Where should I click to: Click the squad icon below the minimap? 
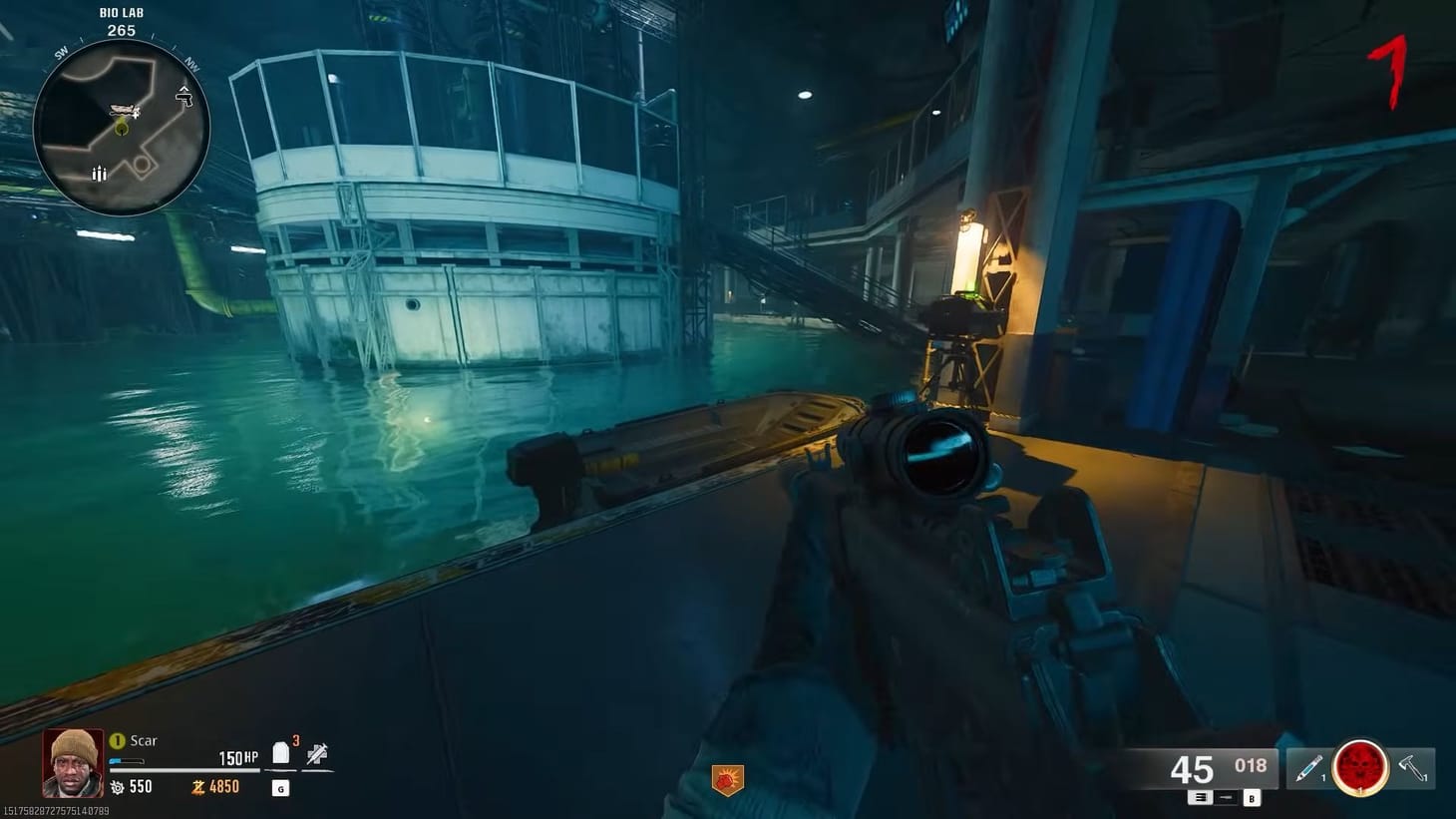[99, 174]
